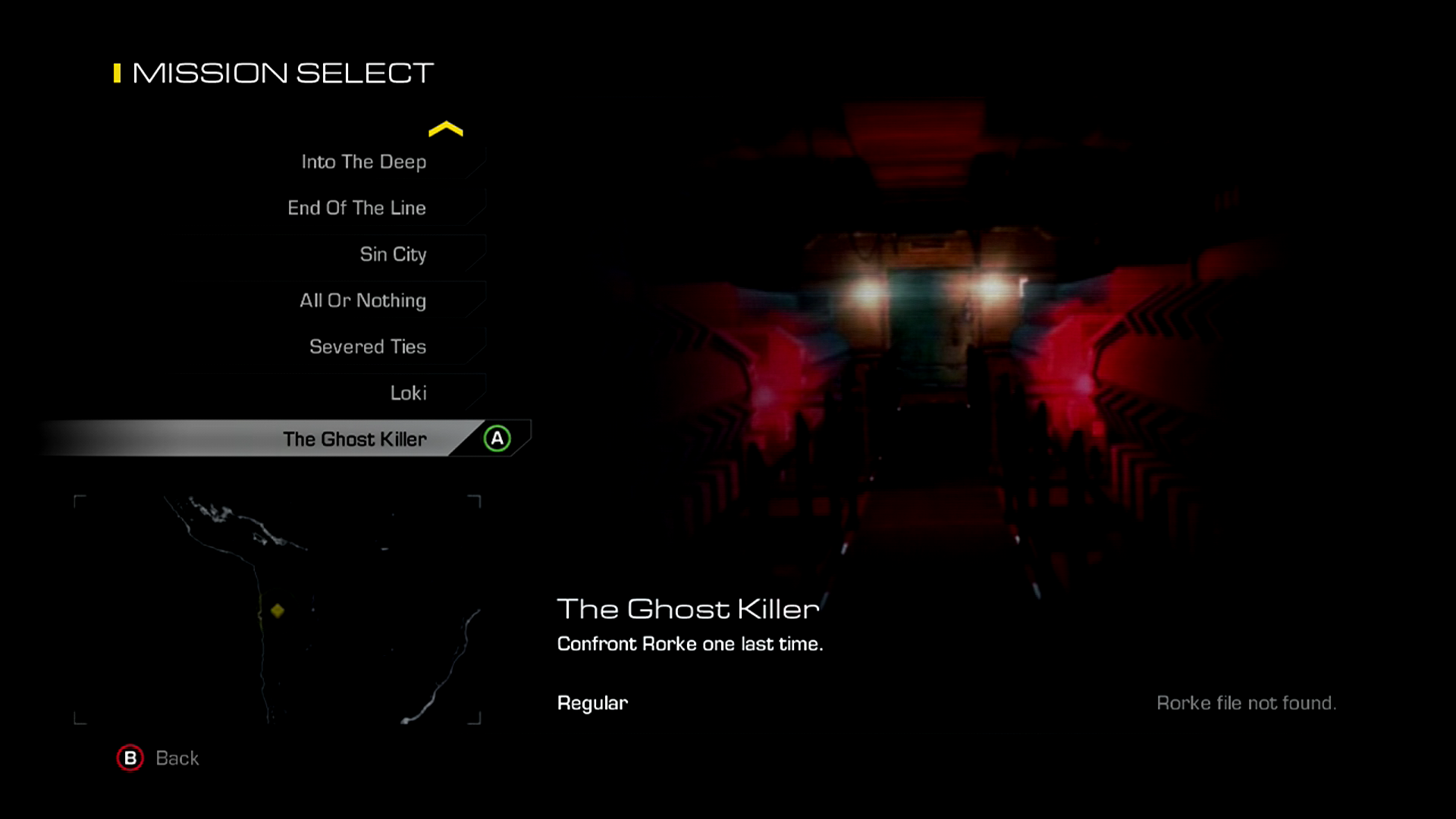Choose the Loki mission
Viewport: 1456px width, 819px height.
[x=408, y=394]
